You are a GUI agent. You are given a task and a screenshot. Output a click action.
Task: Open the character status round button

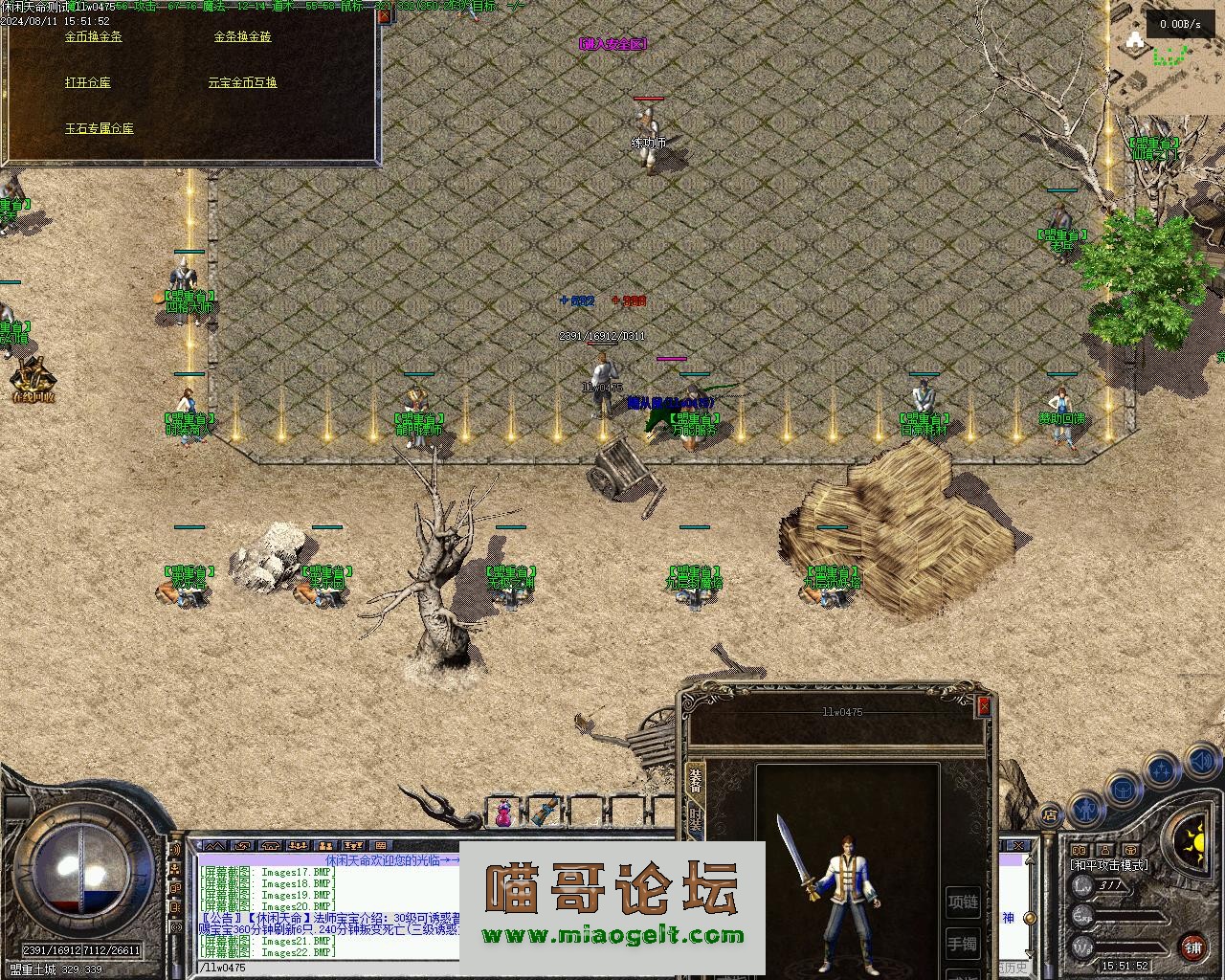pyautogui.click(x=1084, y=809)
